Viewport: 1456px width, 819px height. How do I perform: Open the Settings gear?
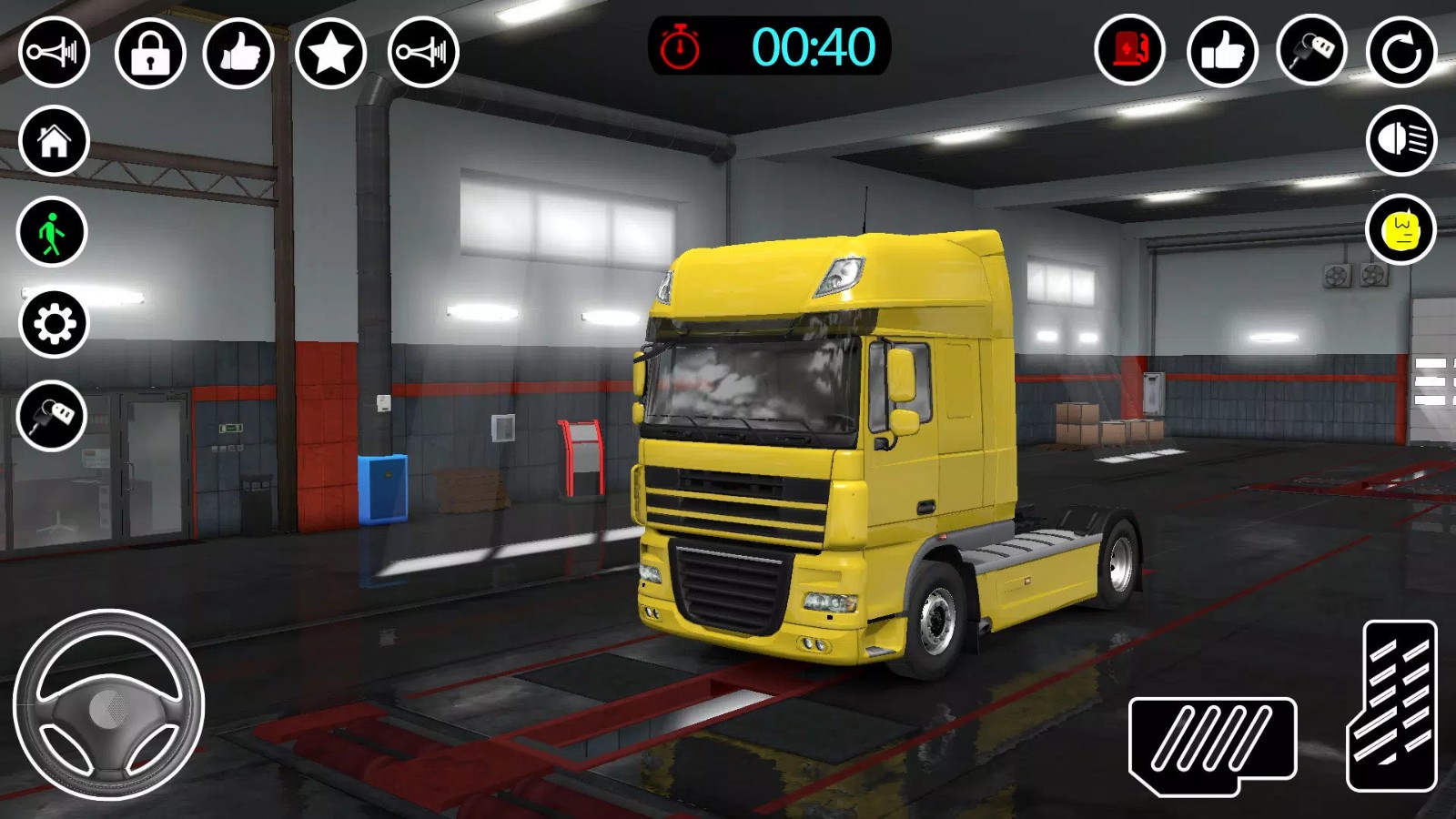click(x=54, y=323)
